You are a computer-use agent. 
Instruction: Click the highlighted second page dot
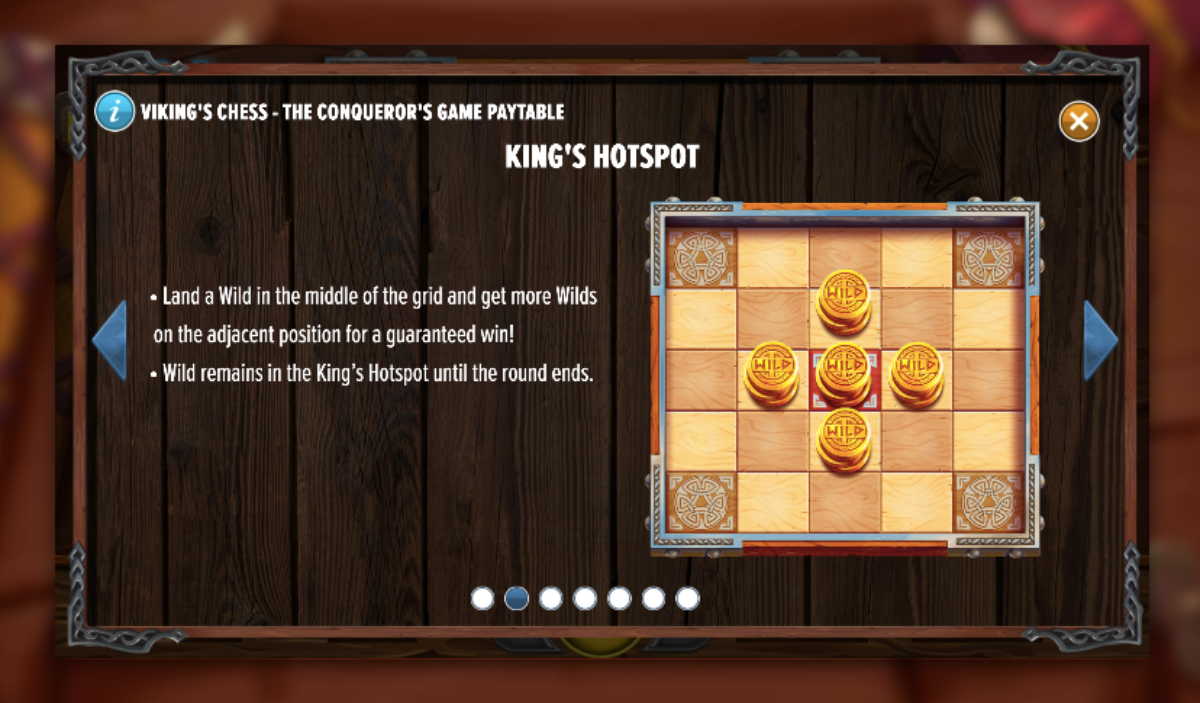[x=517, y=598]
